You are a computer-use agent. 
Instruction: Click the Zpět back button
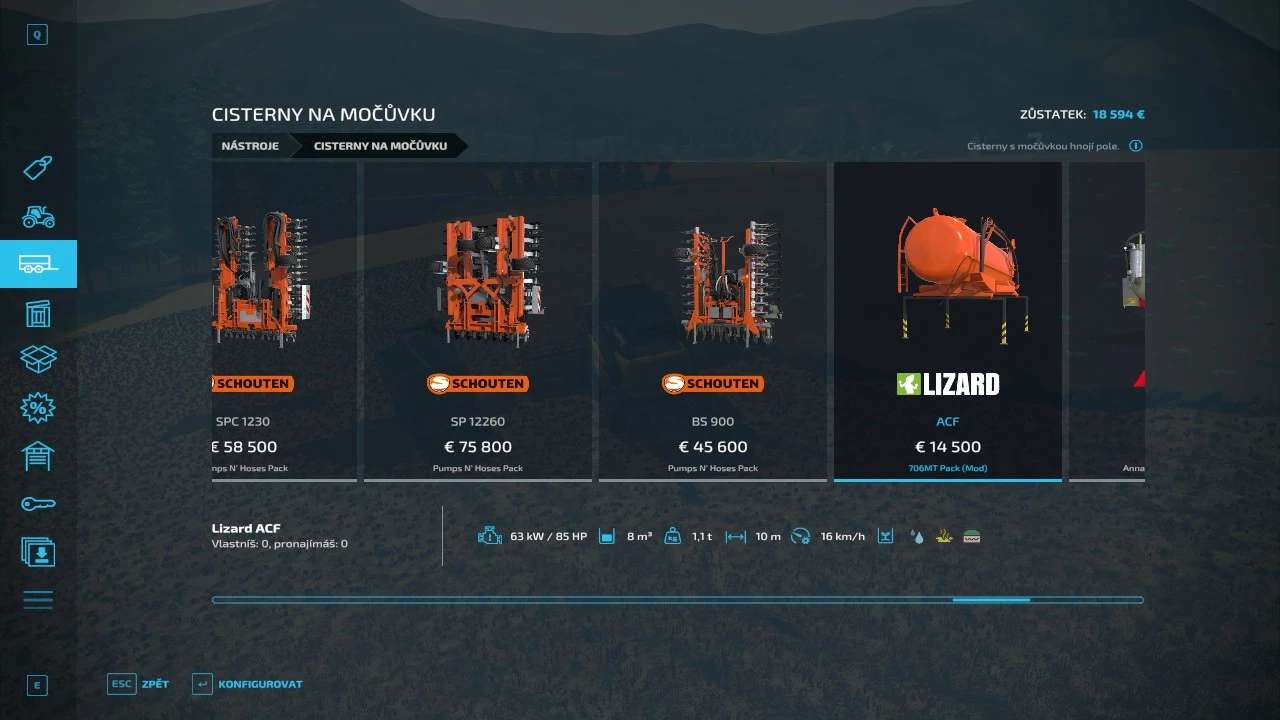click(139, 684)
